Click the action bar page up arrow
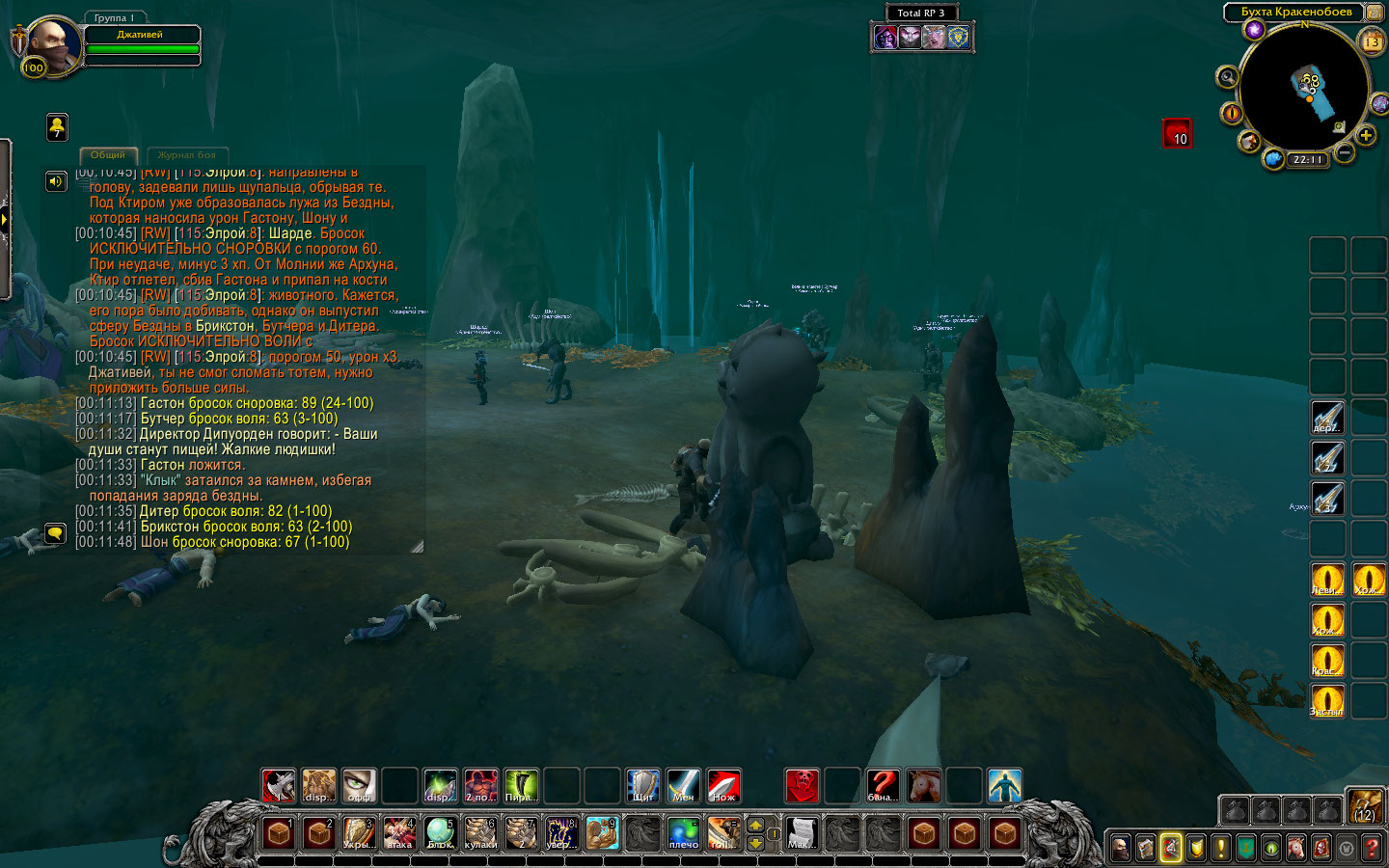This screenshot has width=1389, height=868. click(x=755, y=825)
